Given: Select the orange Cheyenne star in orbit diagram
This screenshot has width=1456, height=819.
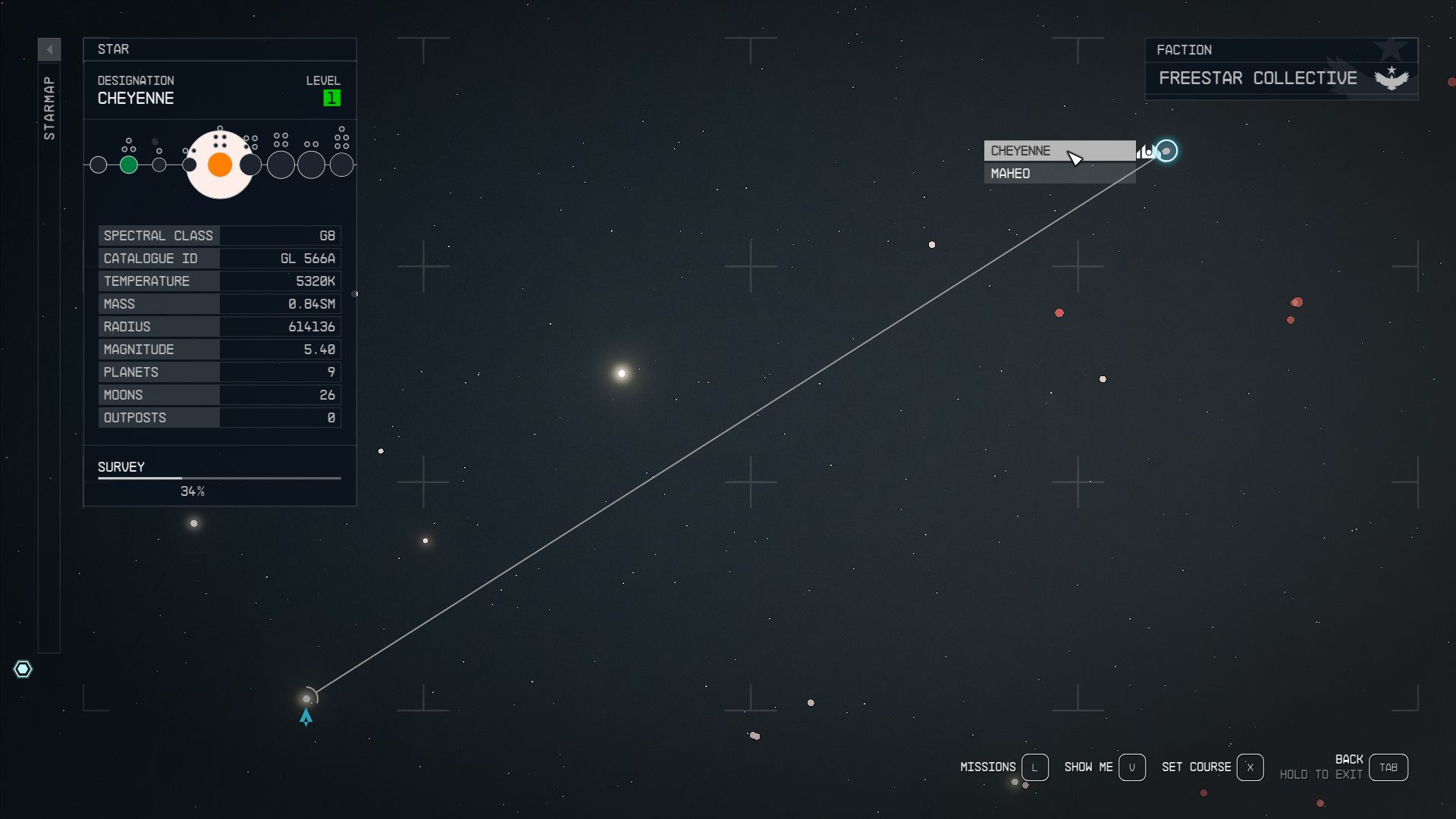Looking at the screenshot, I should [x=219, y=164].
